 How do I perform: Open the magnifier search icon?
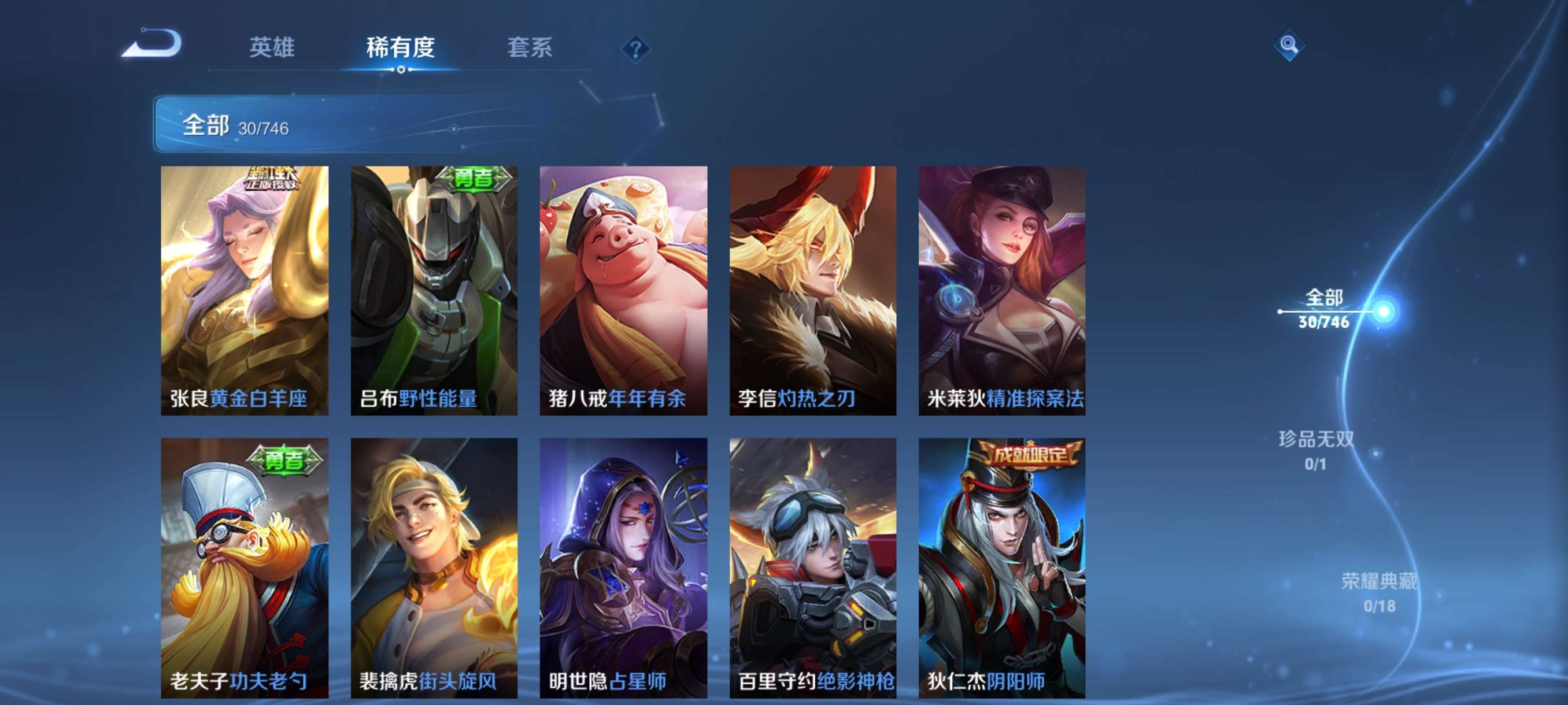[x=1288, y=45]
